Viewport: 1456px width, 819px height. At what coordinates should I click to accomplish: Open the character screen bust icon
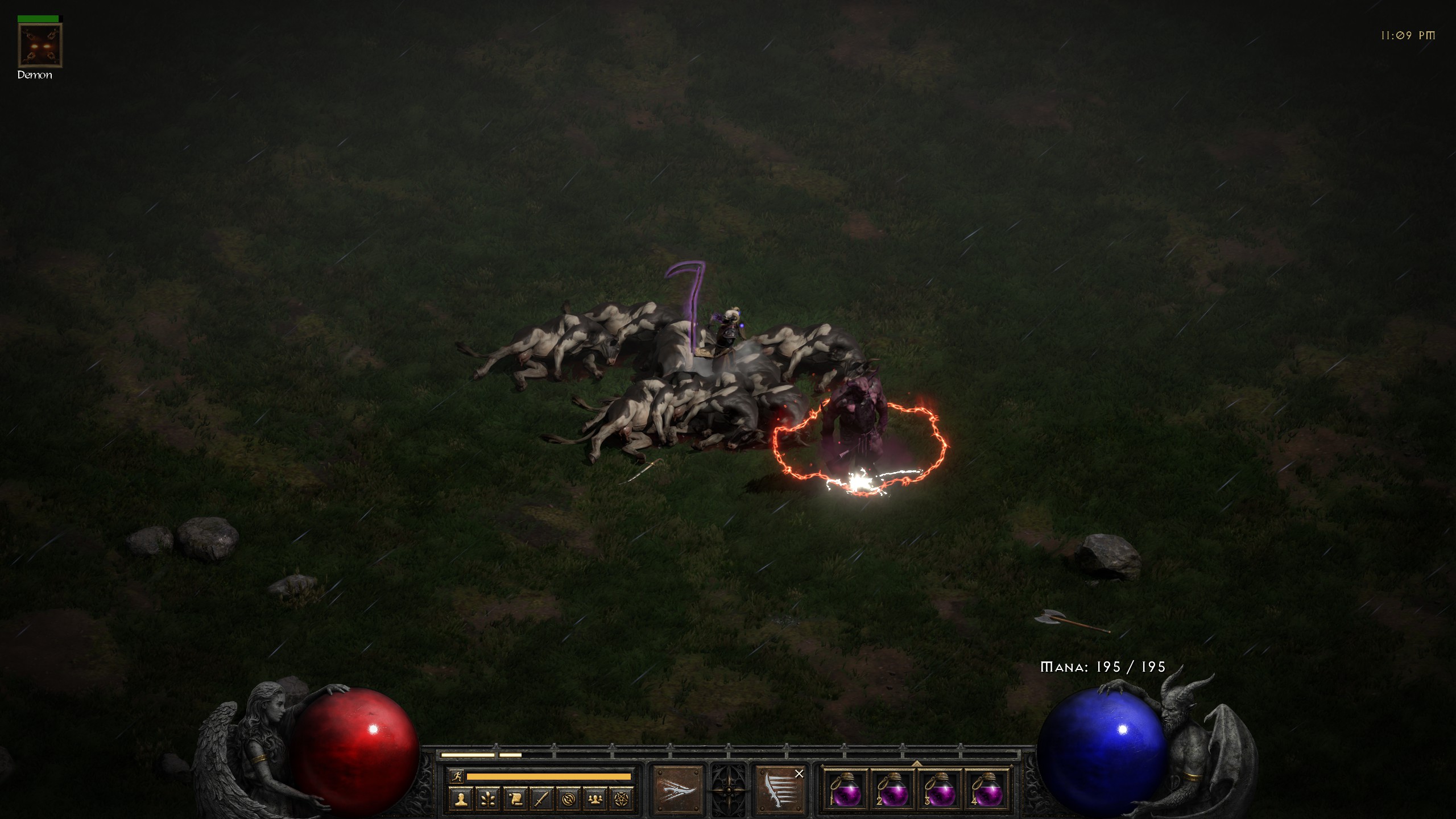pos(461,799)
